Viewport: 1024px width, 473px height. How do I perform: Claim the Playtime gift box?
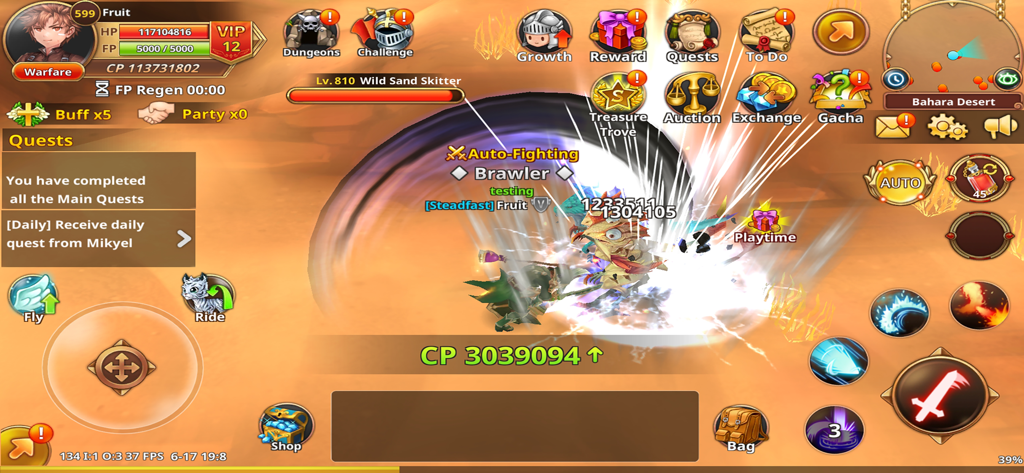(x=765, y=219)
